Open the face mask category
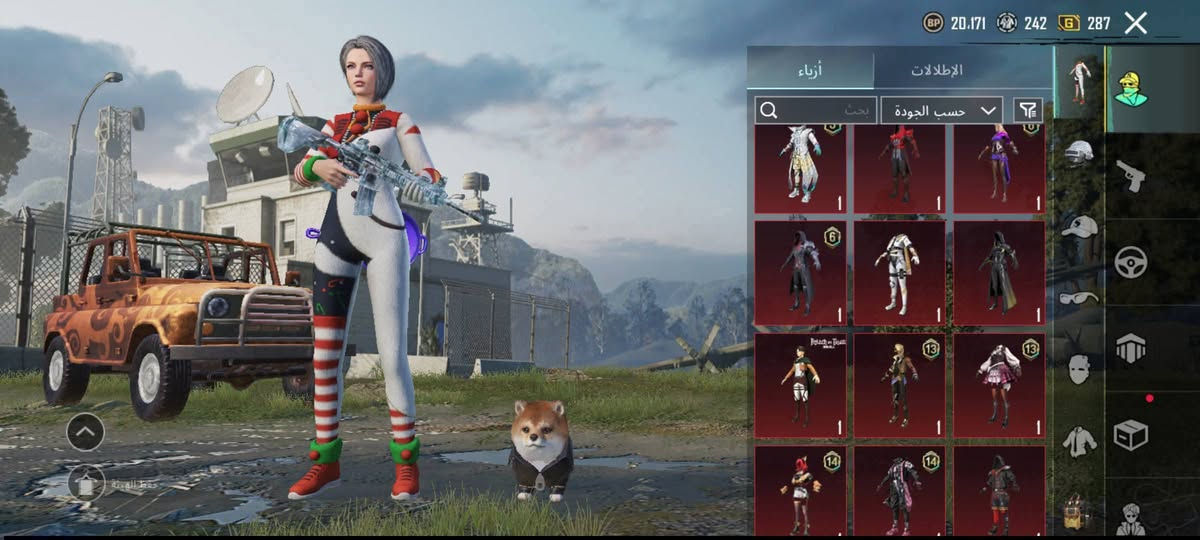Viewport: 1200px width, 540px height. [1079, 368]
